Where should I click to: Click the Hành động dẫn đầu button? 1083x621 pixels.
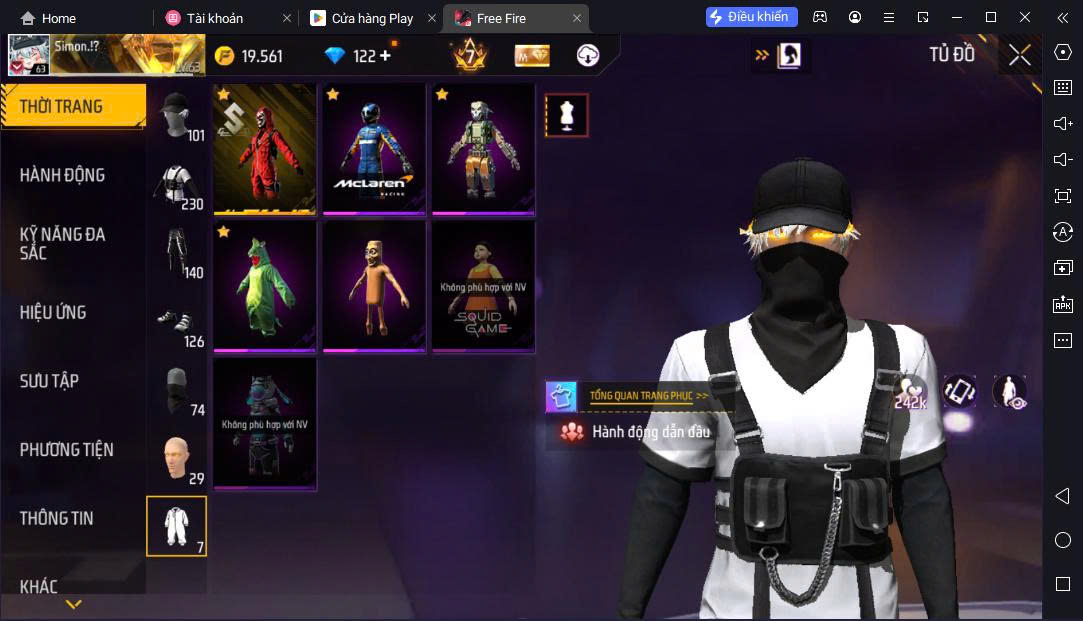pos(640,432)
